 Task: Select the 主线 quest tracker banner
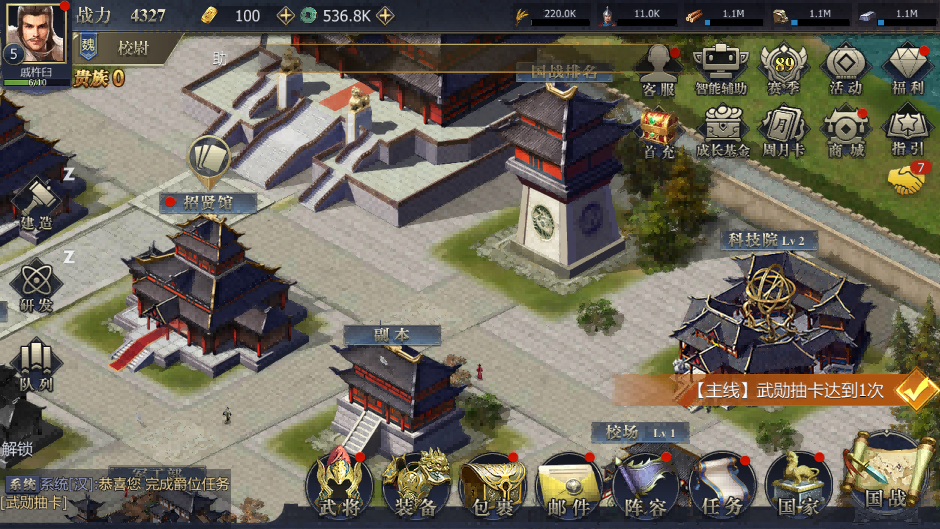[790, 390]
